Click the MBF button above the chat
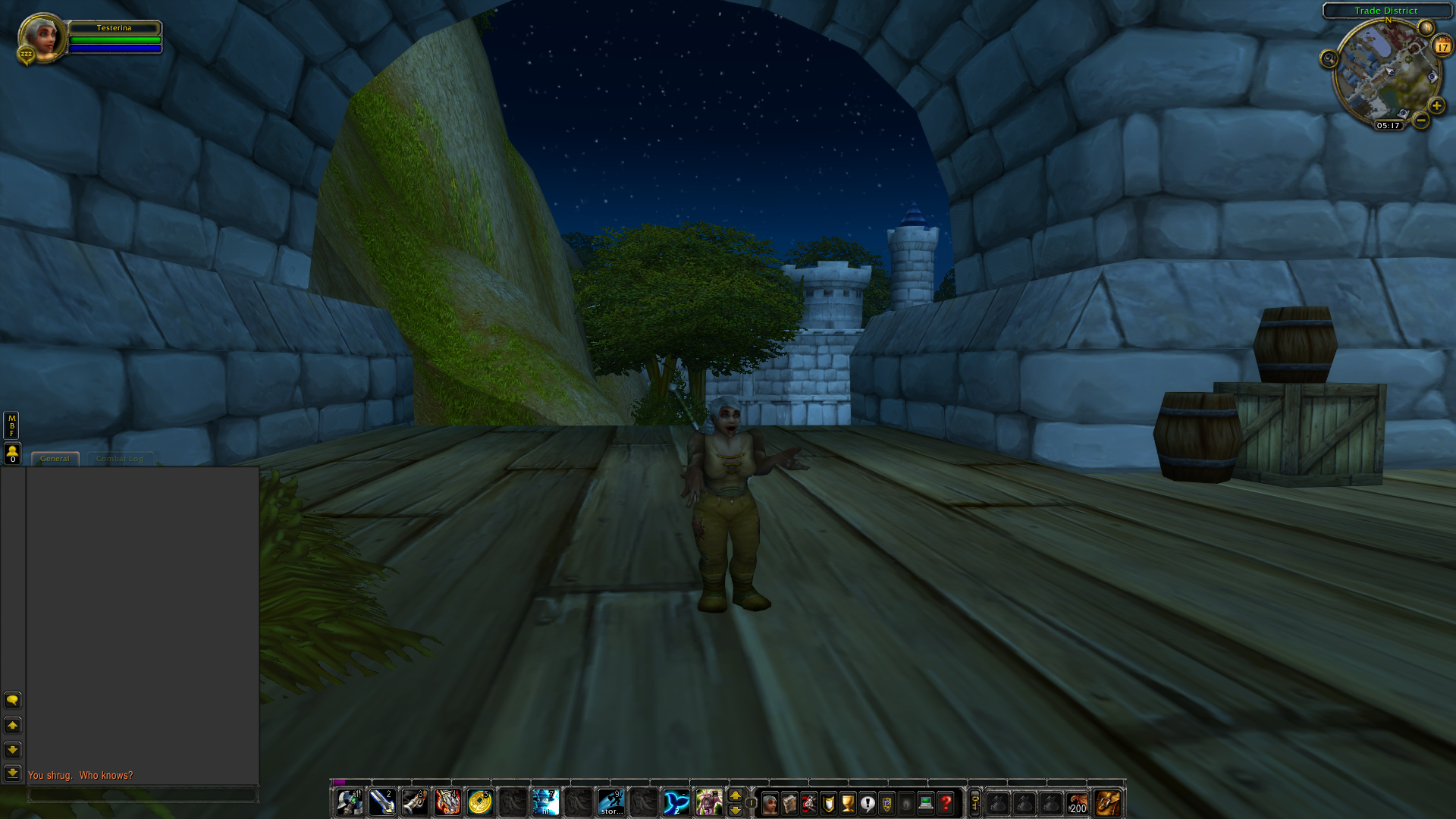 11,425
